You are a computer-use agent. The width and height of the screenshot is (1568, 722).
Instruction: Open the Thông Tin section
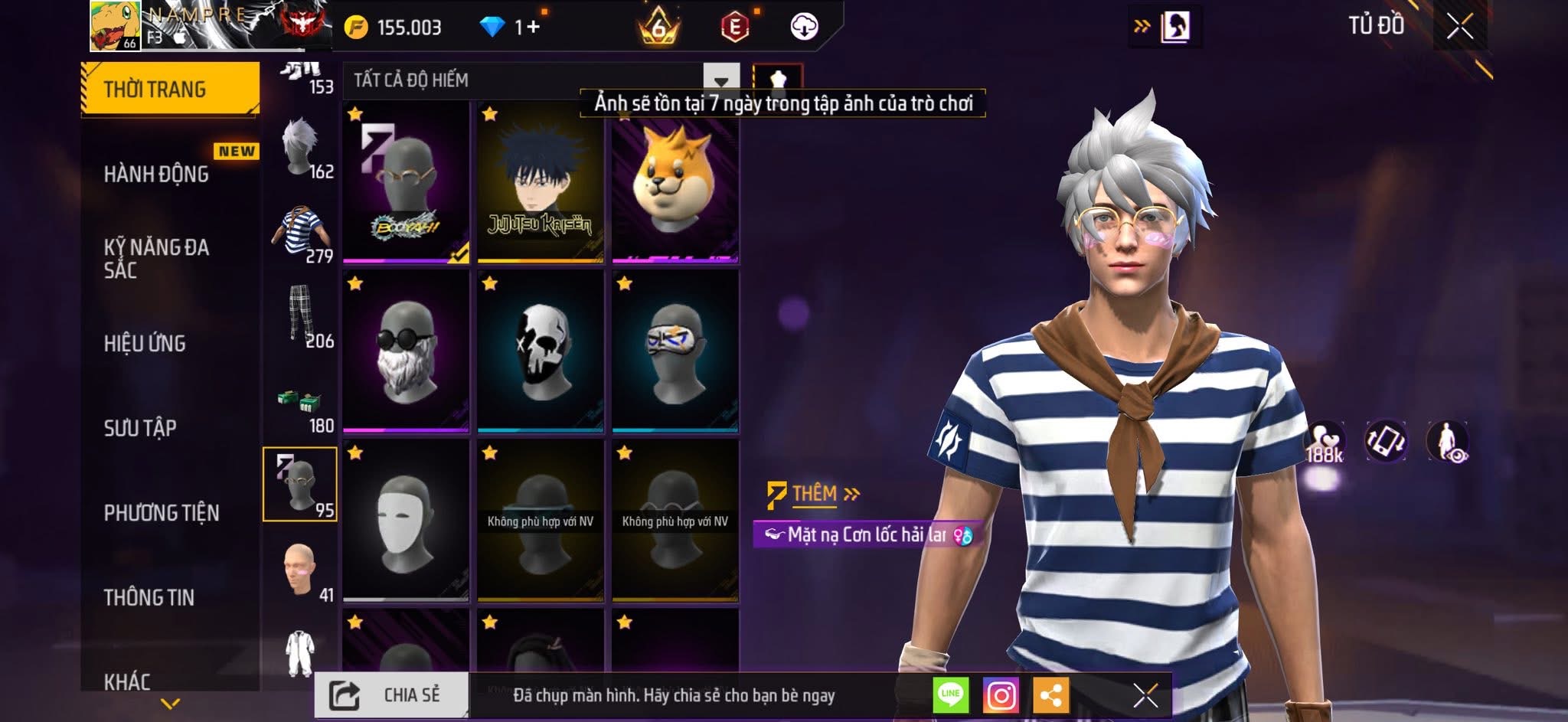coord(149,598)
